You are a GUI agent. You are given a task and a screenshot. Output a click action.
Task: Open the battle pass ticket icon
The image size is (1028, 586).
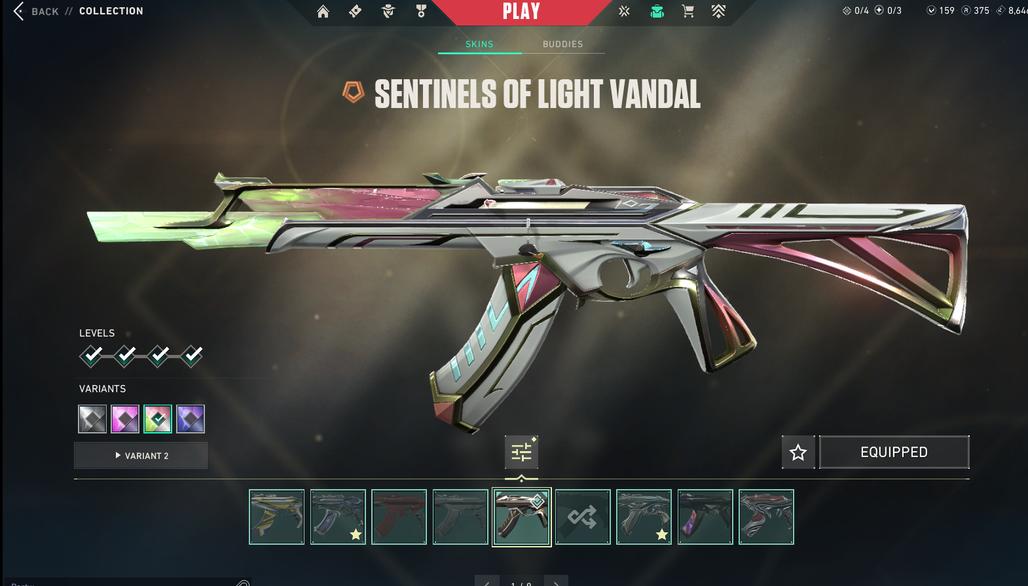(x=355, y=12)
